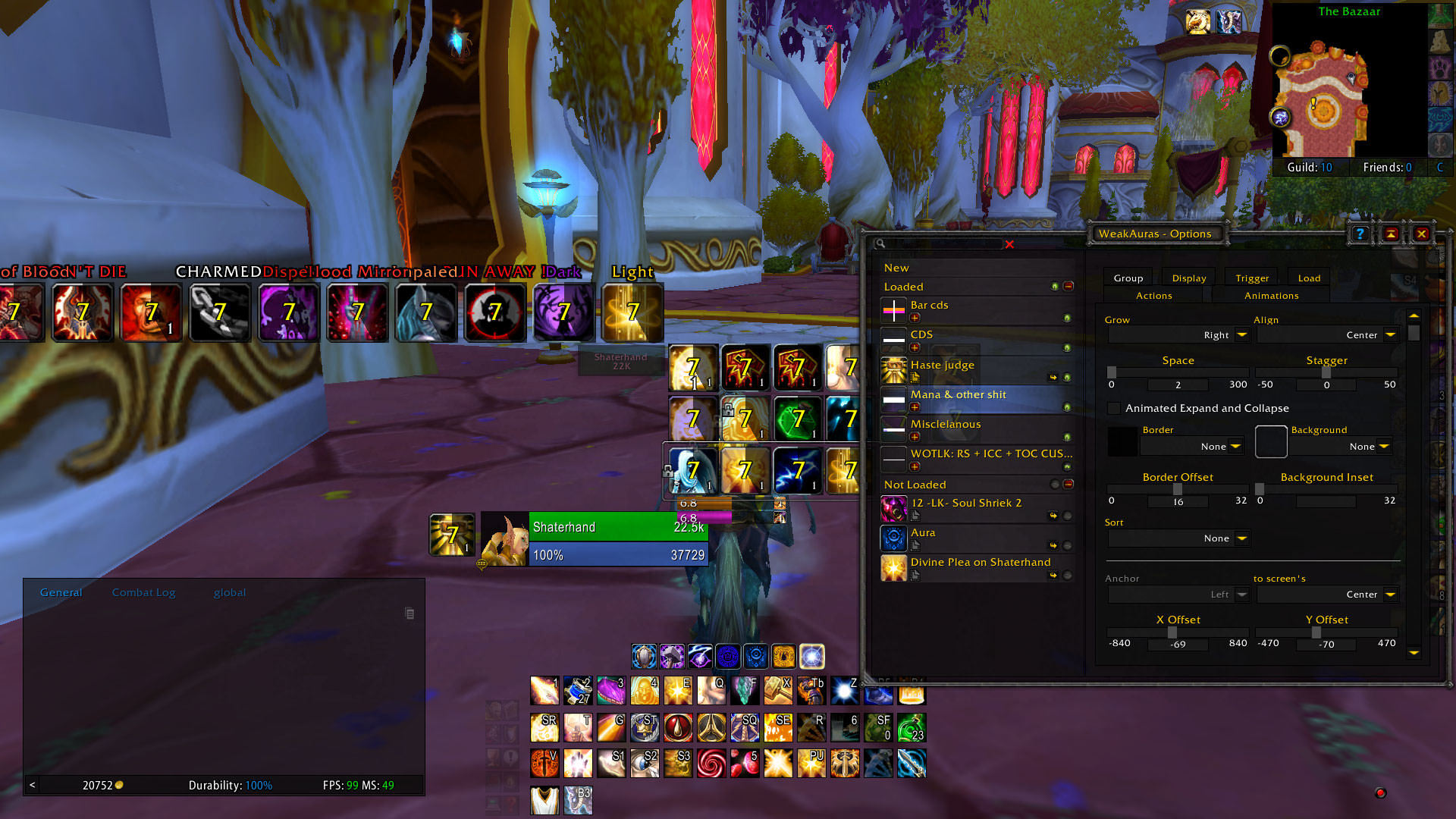Screen dimensions: 1456x819
Task: Expand the Mana & other shit group
Action: click(x=915, y=407)
